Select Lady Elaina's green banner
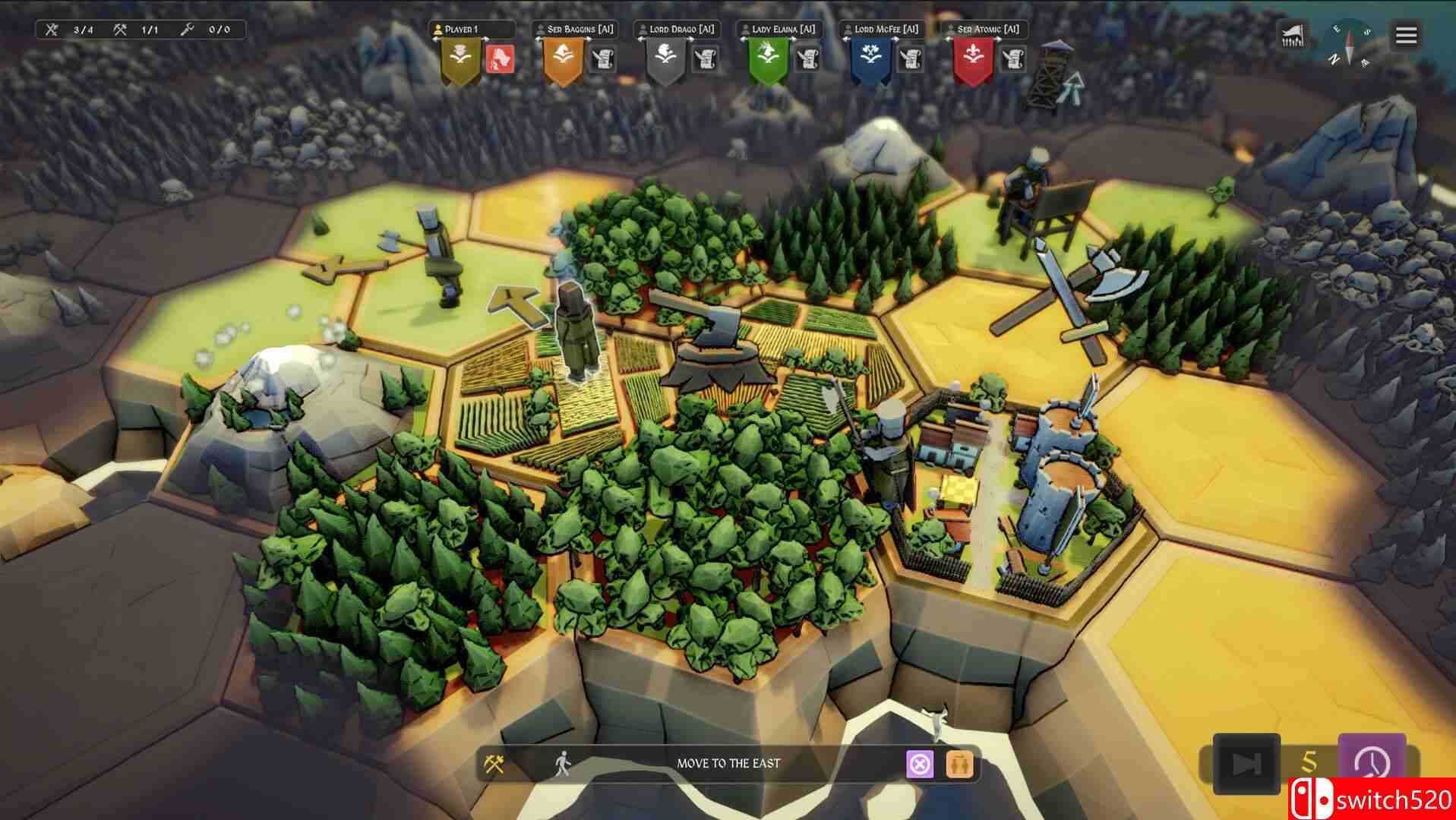The image size is (1456, 820). tap(767, 59)
